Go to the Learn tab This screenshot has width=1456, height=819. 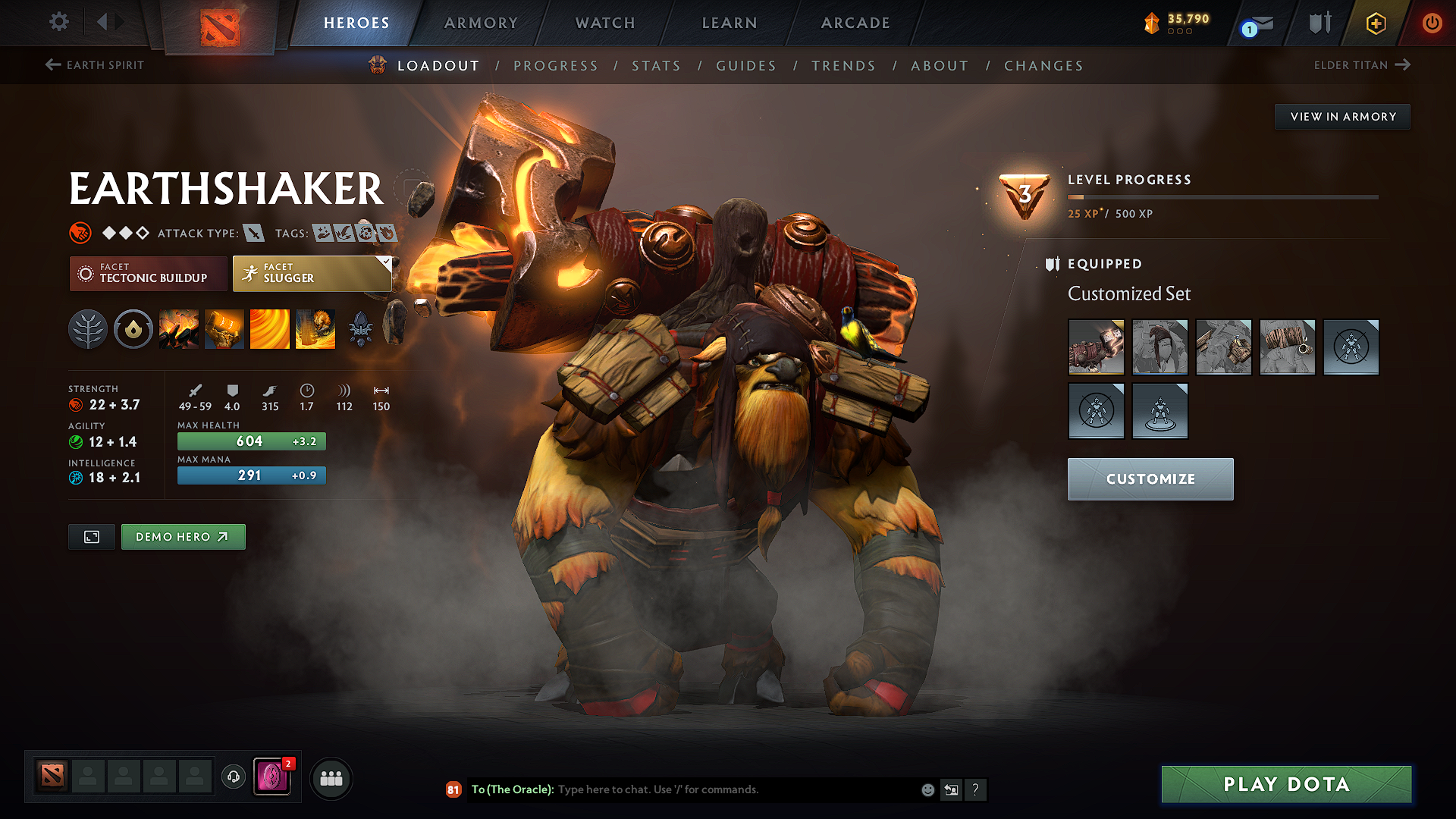(730, 23)
